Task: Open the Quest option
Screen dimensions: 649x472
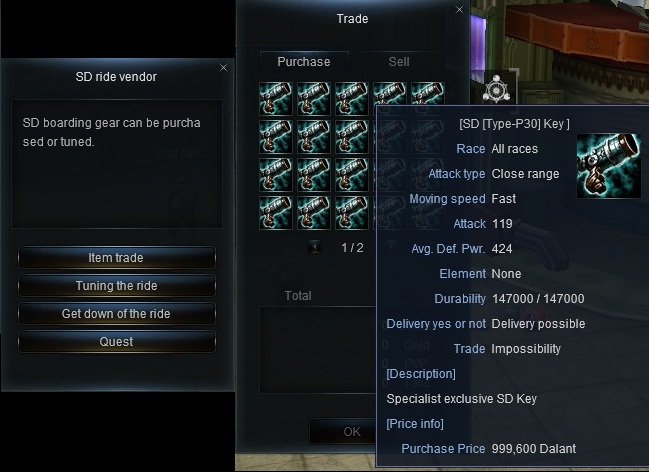Action: click(x=116, y=342)
